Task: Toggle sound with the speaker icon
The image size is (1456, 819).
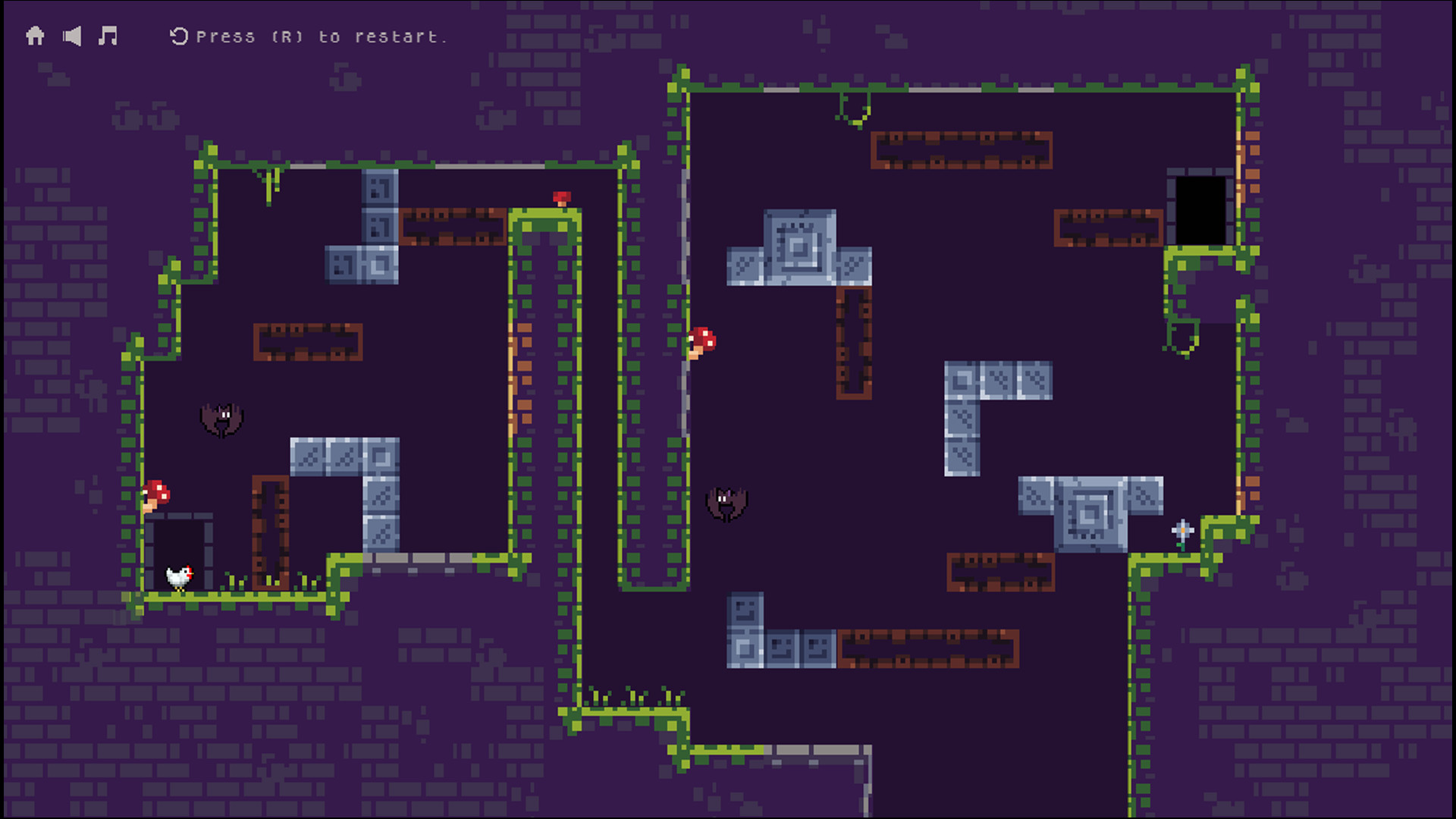Action: [x=71, y=36]
